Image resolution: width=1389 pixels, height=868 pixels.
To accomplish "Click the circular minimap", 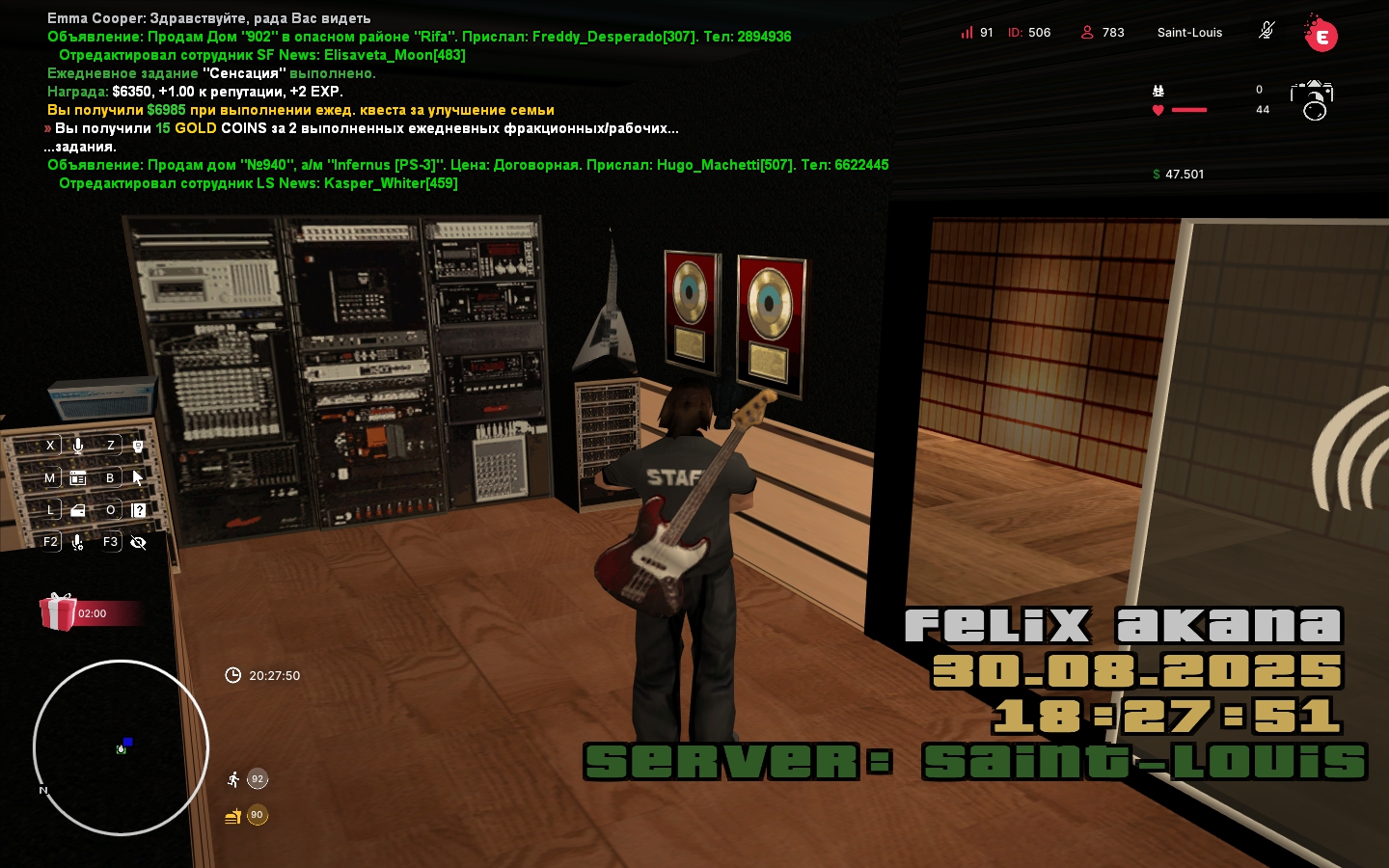I will tap(121, 747).
